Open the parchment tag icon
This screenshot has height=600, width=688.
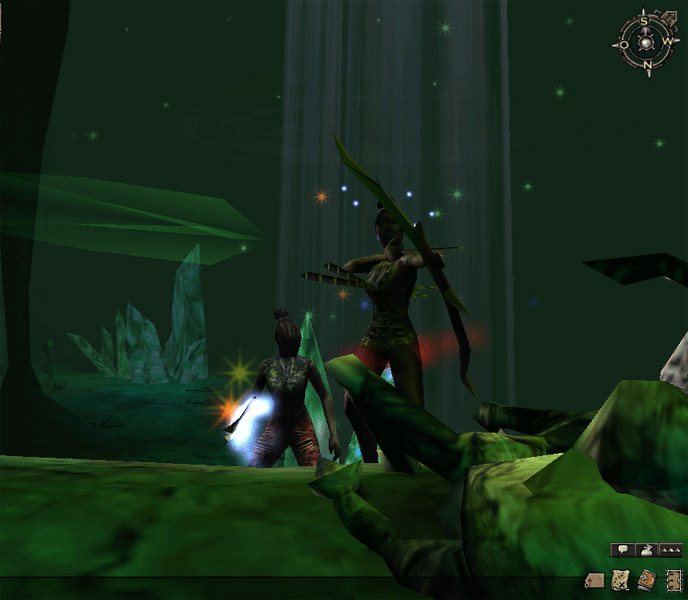click(595, 579)
